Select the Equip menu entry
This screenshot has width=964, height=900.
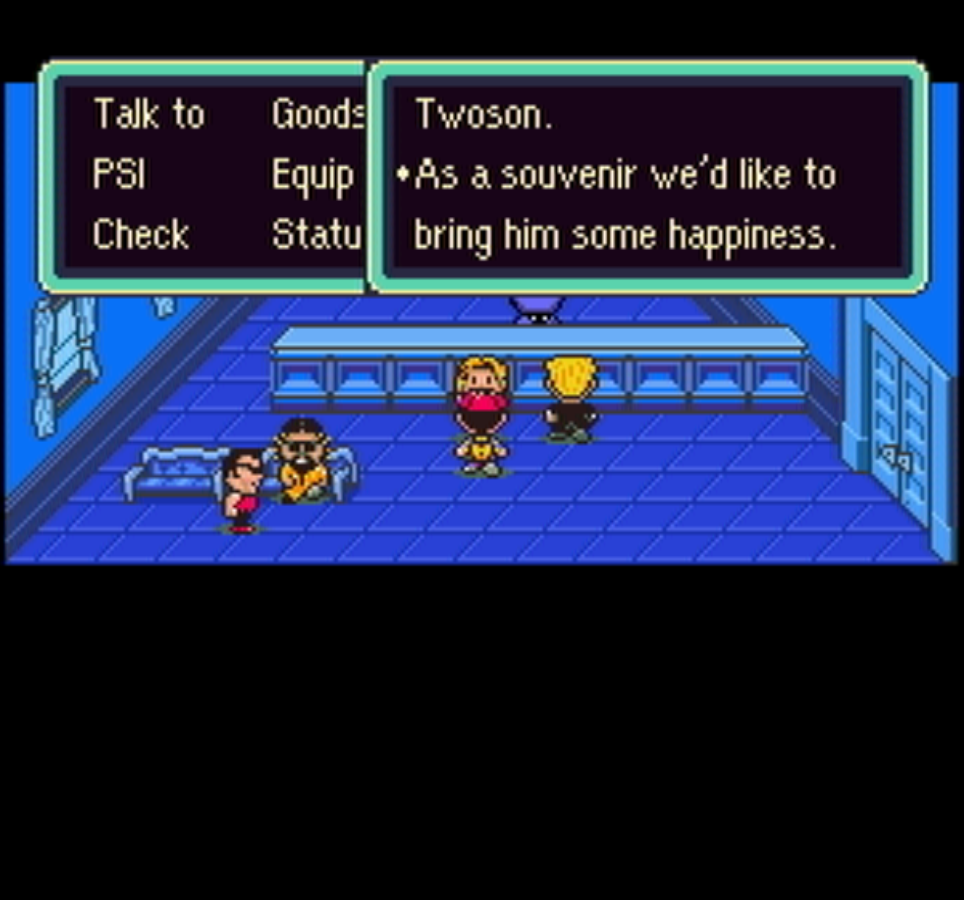(313, 177)
